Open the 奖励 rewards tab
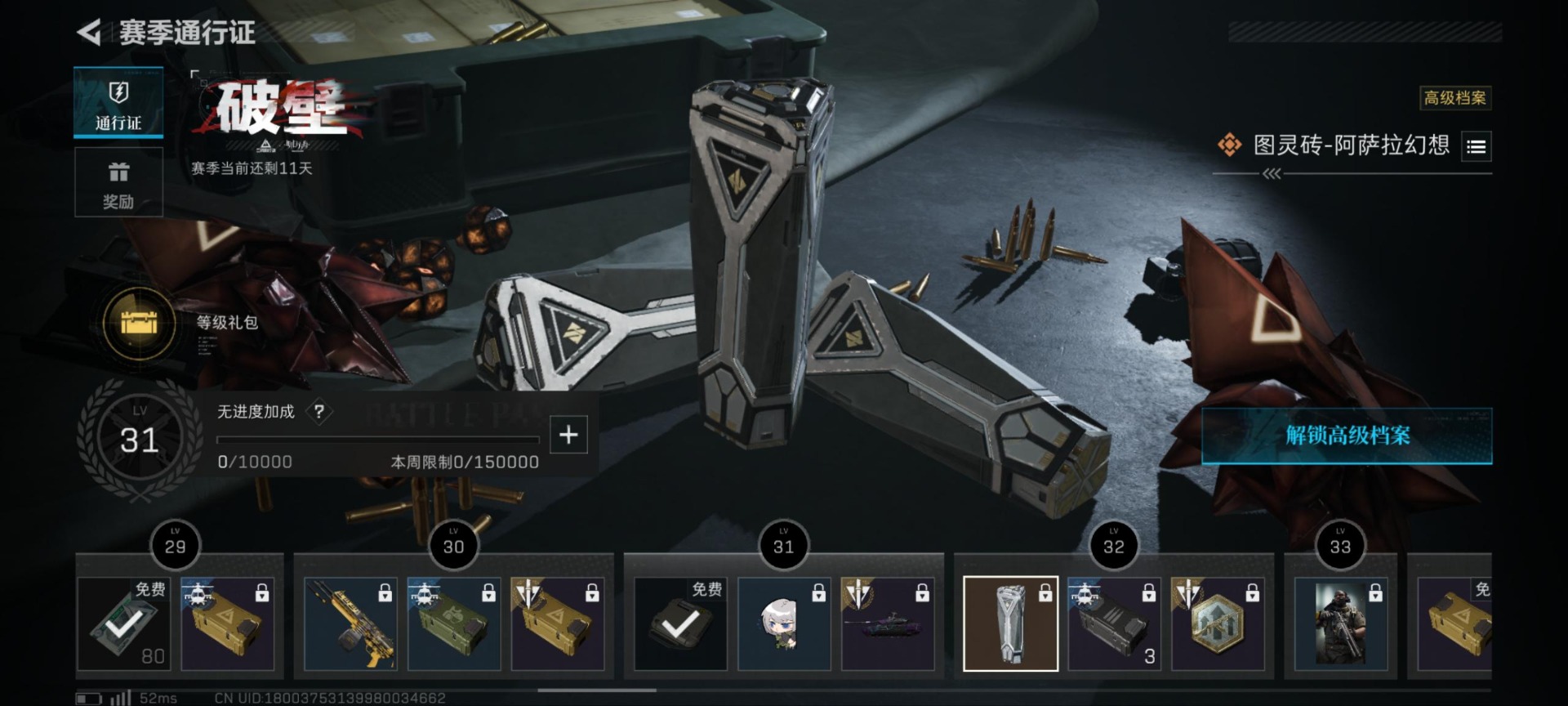Screen dimensions: 1568x706 pos(118,182)
